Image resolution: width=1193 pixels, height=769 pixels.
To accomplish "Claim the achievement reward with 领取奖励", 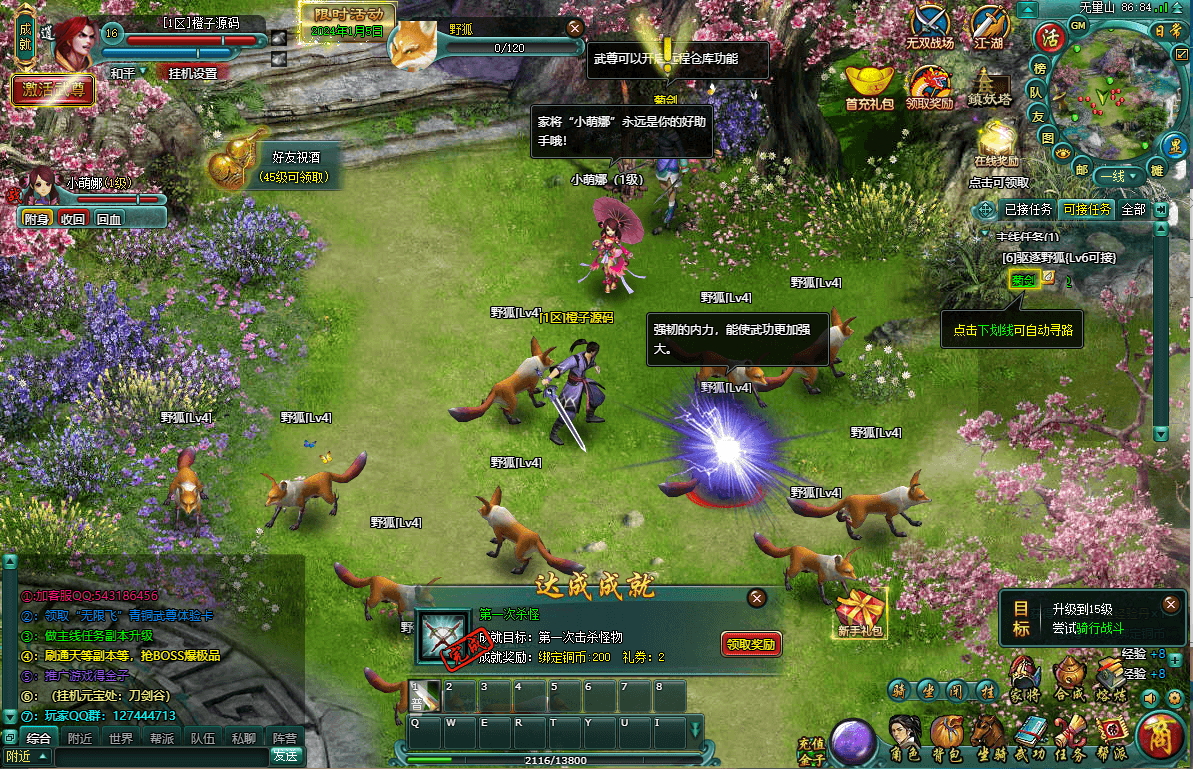I will (x=751, y=644).
